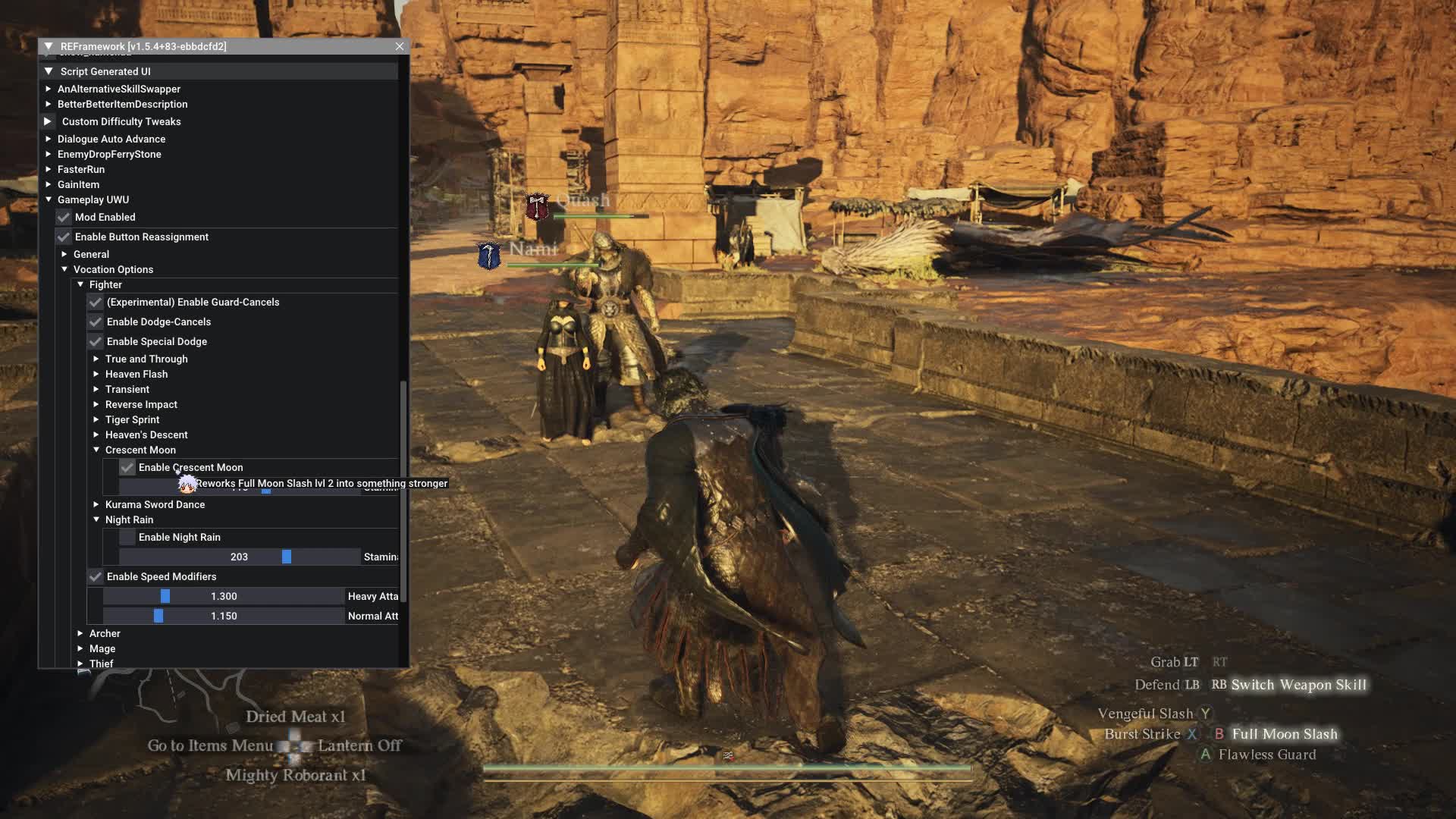Toggle Enable Button Reassignment checkbox
Screen dimensions: 1456x819
(64, 237)
